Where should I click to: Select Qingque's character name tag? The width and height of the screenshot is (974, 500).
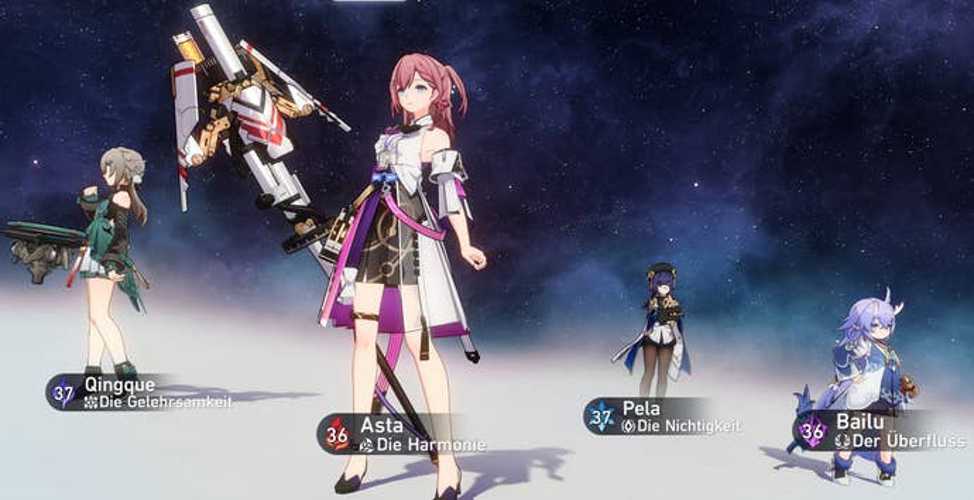point(140,392)
